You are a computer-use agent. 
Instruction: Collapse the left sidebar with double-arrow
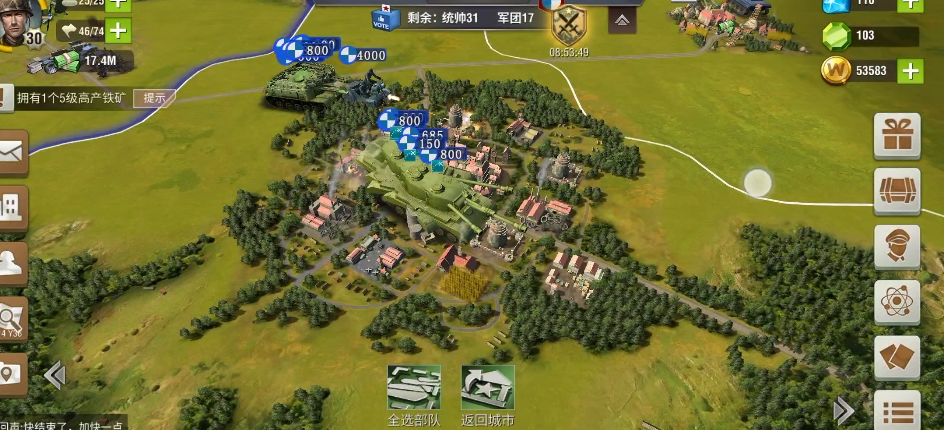[x=54, y=375]
